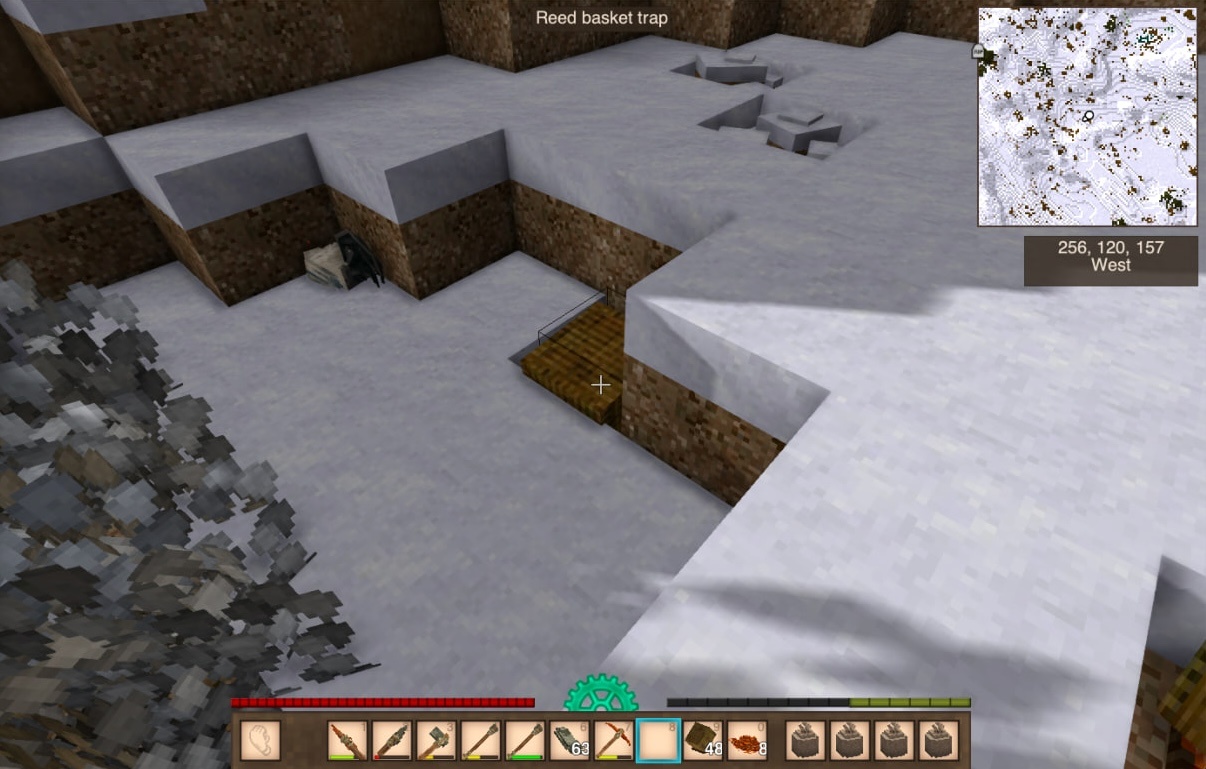Select the hotbar stack showing 48

702,741
